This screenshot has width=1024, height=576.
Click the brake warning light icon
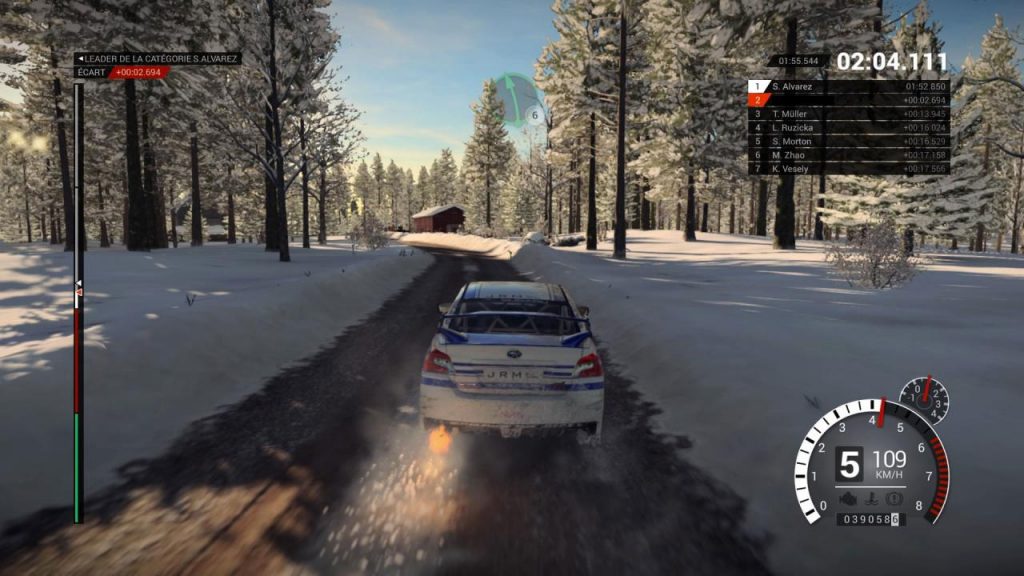[x=894, y=497]
